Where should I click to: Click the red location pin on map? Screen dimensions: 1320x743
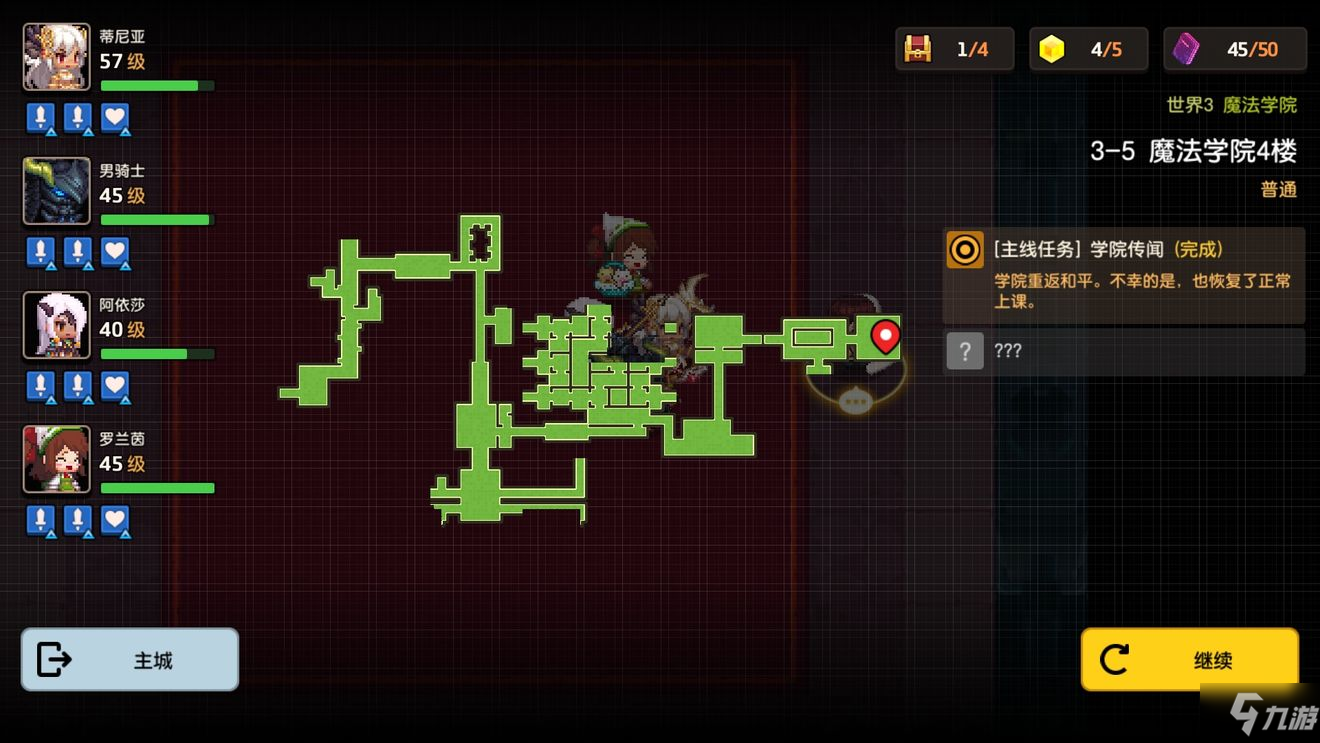(x=885, y=336)
